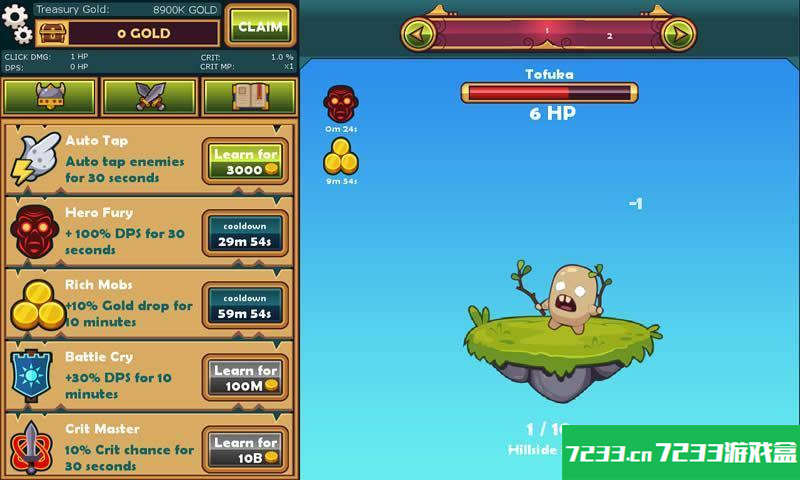Select the spellbook tab
Viewport: 800px width, 480px height.
[x=249, y=97]
